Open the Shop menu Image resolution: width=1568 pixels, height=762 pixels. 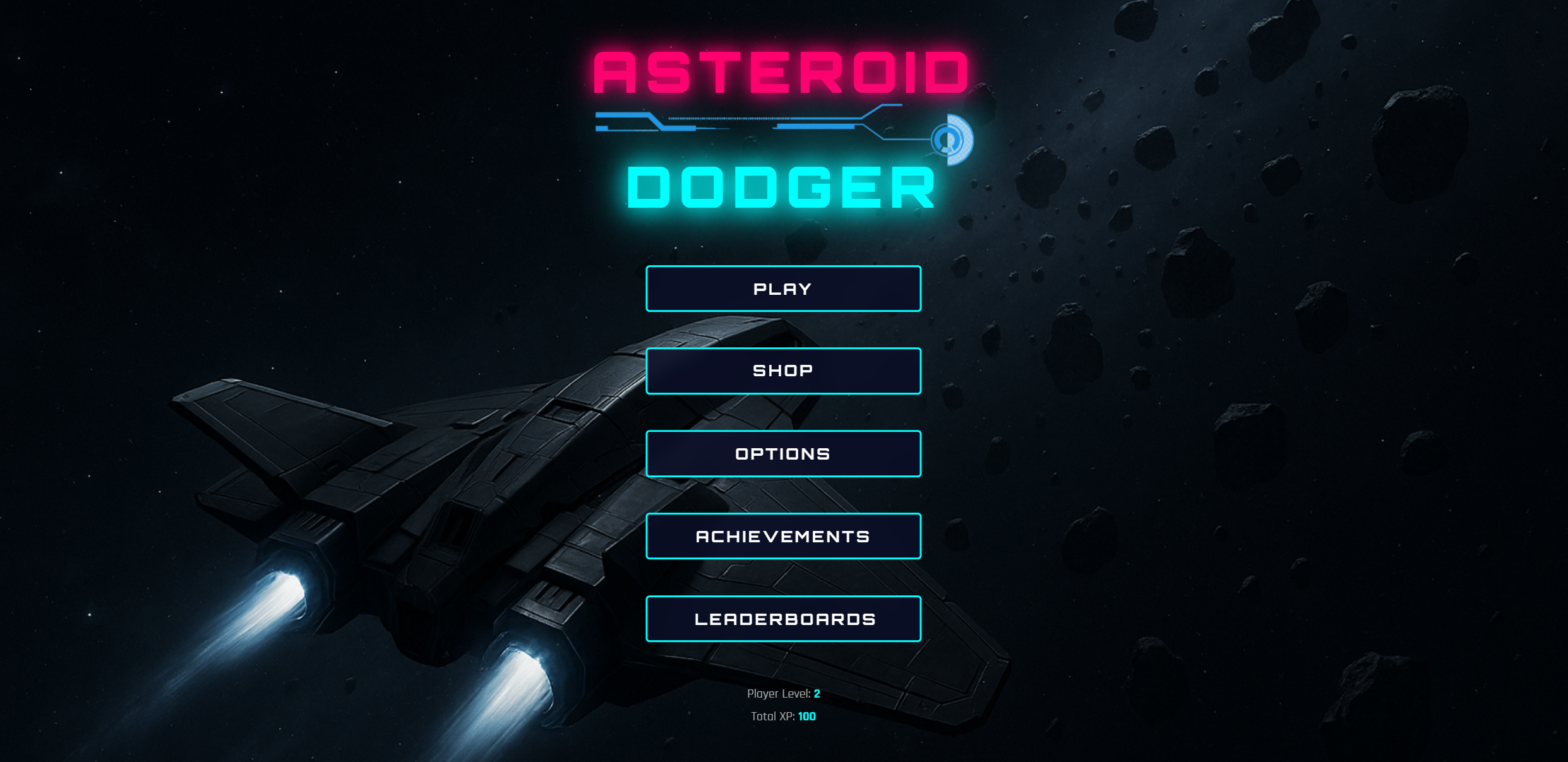pyautogui.click(x=783, y=371)
